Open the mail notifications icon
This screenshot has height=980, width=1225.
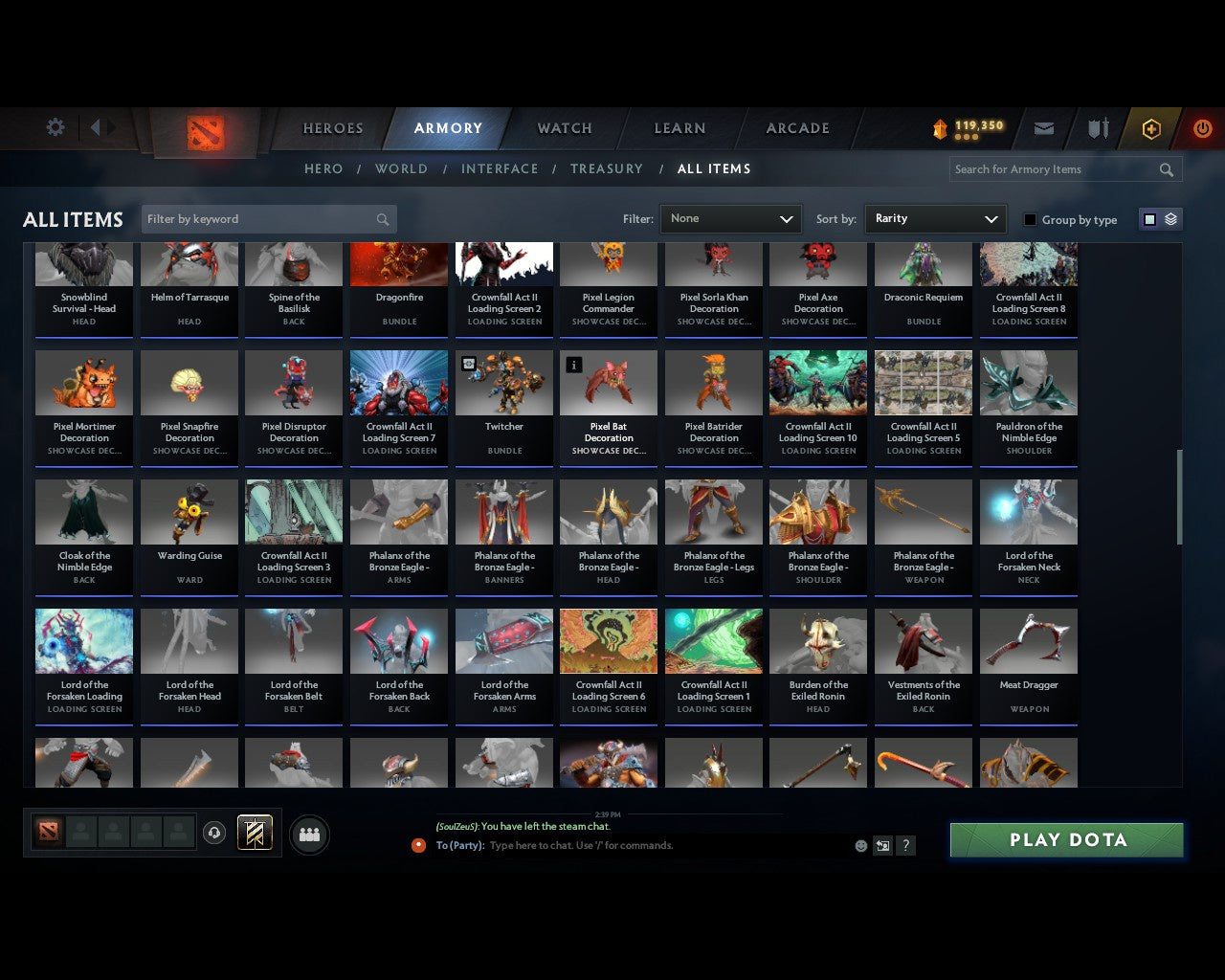click(1044, 128)
